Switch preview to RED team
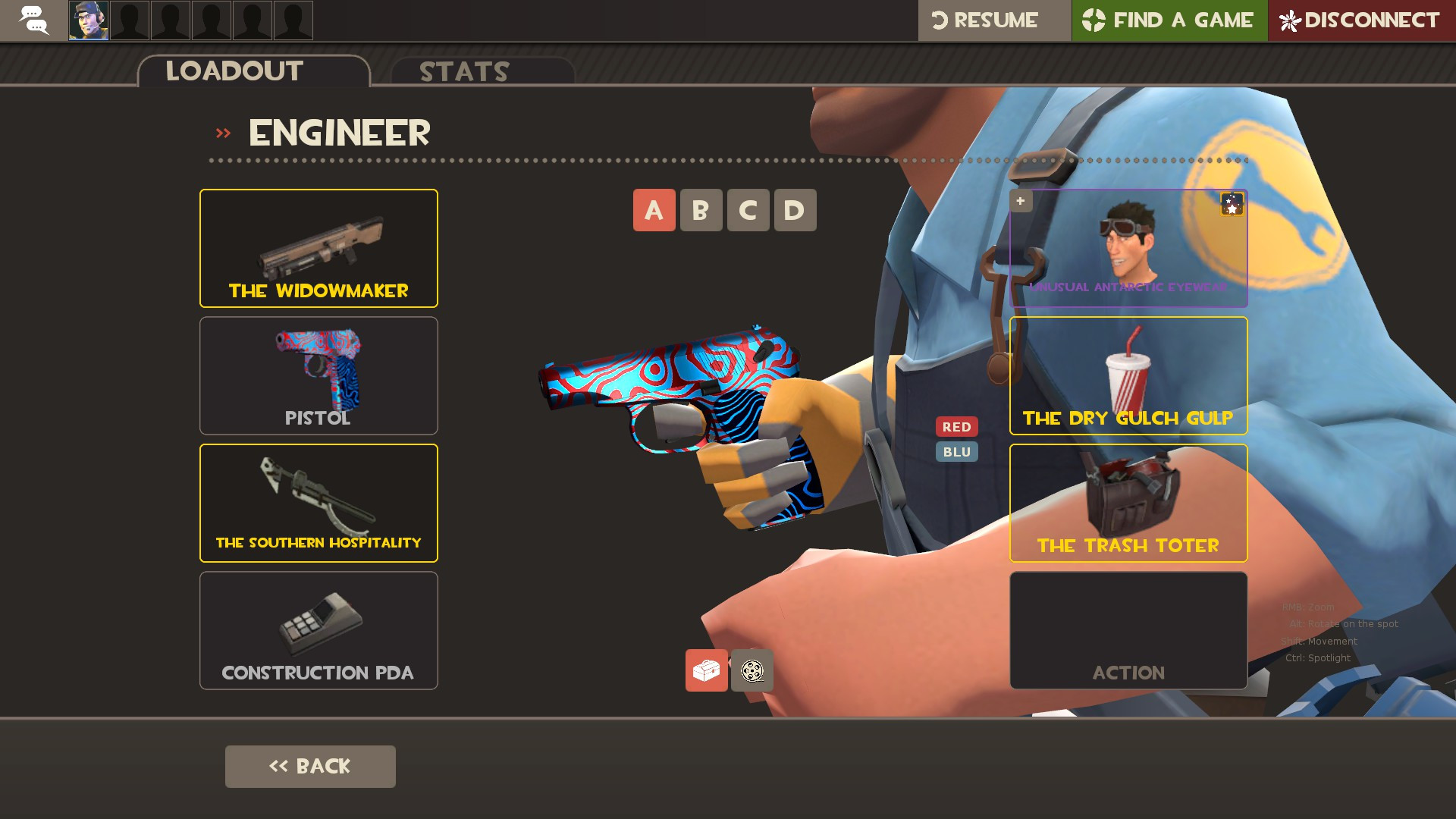Image resolution: width=1456 pixels, height=819 pixels. pos(957,427)
